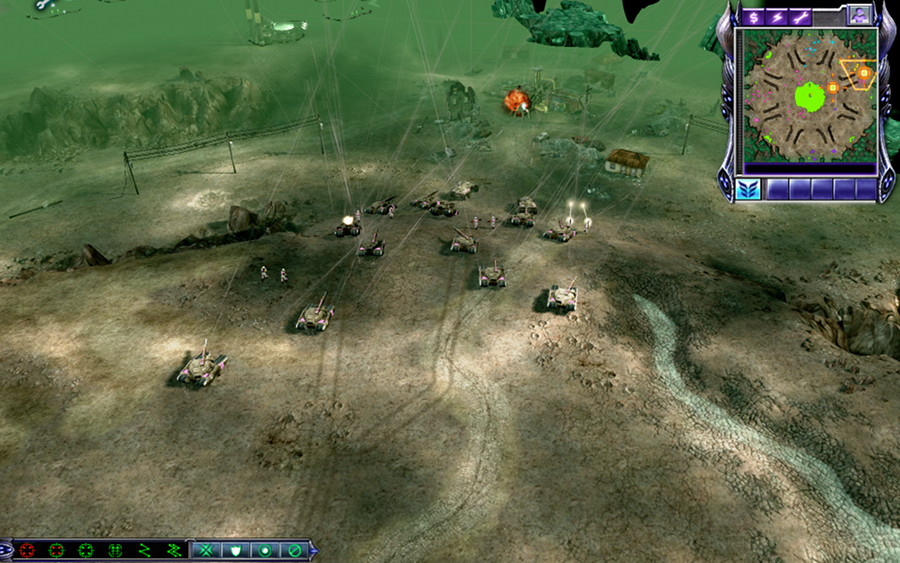Choose the double green zigzag icon

pos(174,550)
